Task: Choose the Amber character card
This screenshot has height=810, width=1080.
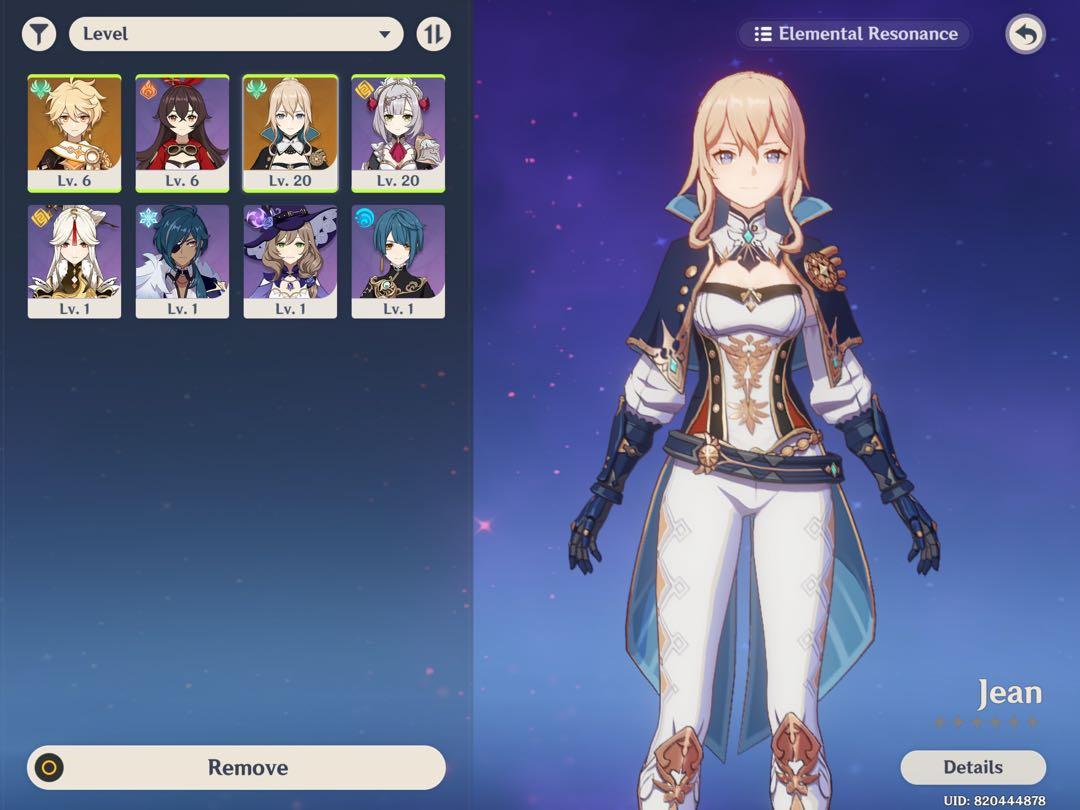Action: [182, 132]
